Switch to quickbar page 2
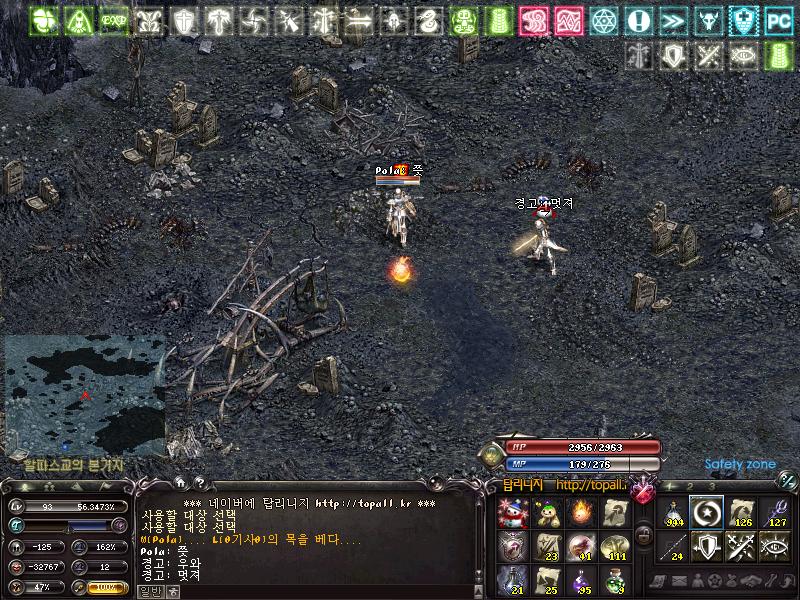 click(691, 486)
